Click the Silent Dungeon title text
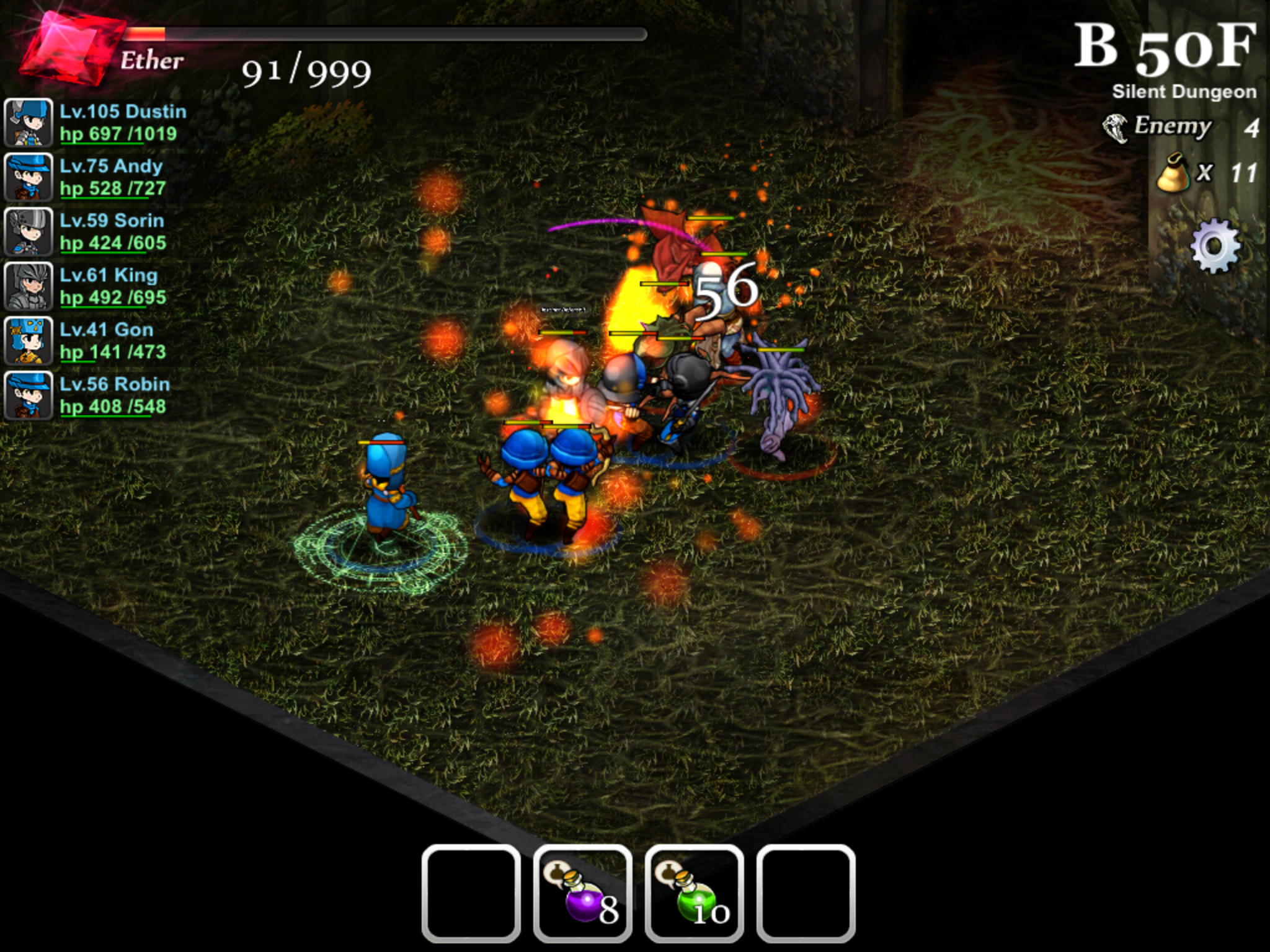Screen dimensions: 1270x952 pyautogui.click(x=1184, y=91)
